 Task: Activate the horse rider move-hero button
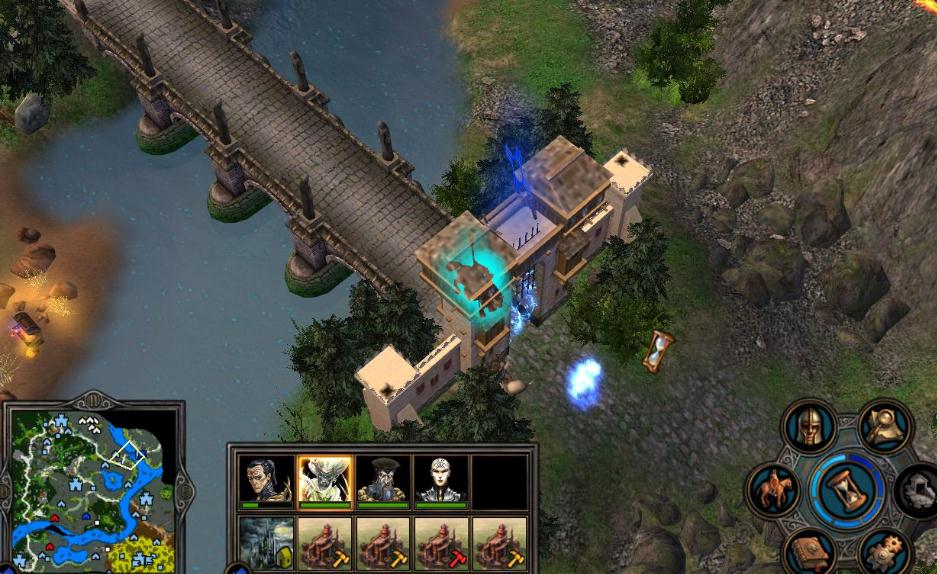point(773,490)
